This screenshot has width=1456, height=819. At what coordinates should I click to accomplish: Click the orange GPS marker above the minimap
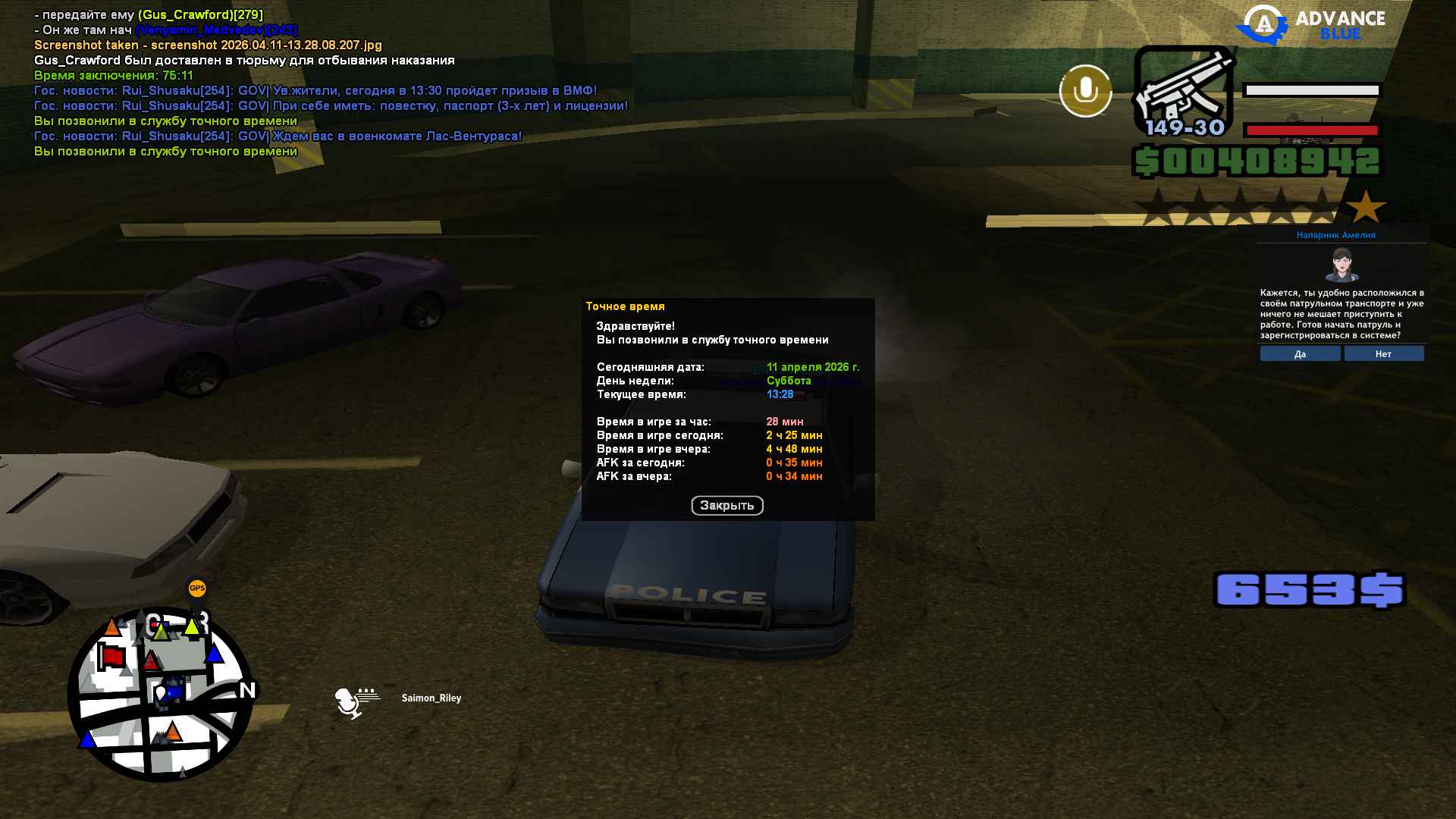point(196,588)
